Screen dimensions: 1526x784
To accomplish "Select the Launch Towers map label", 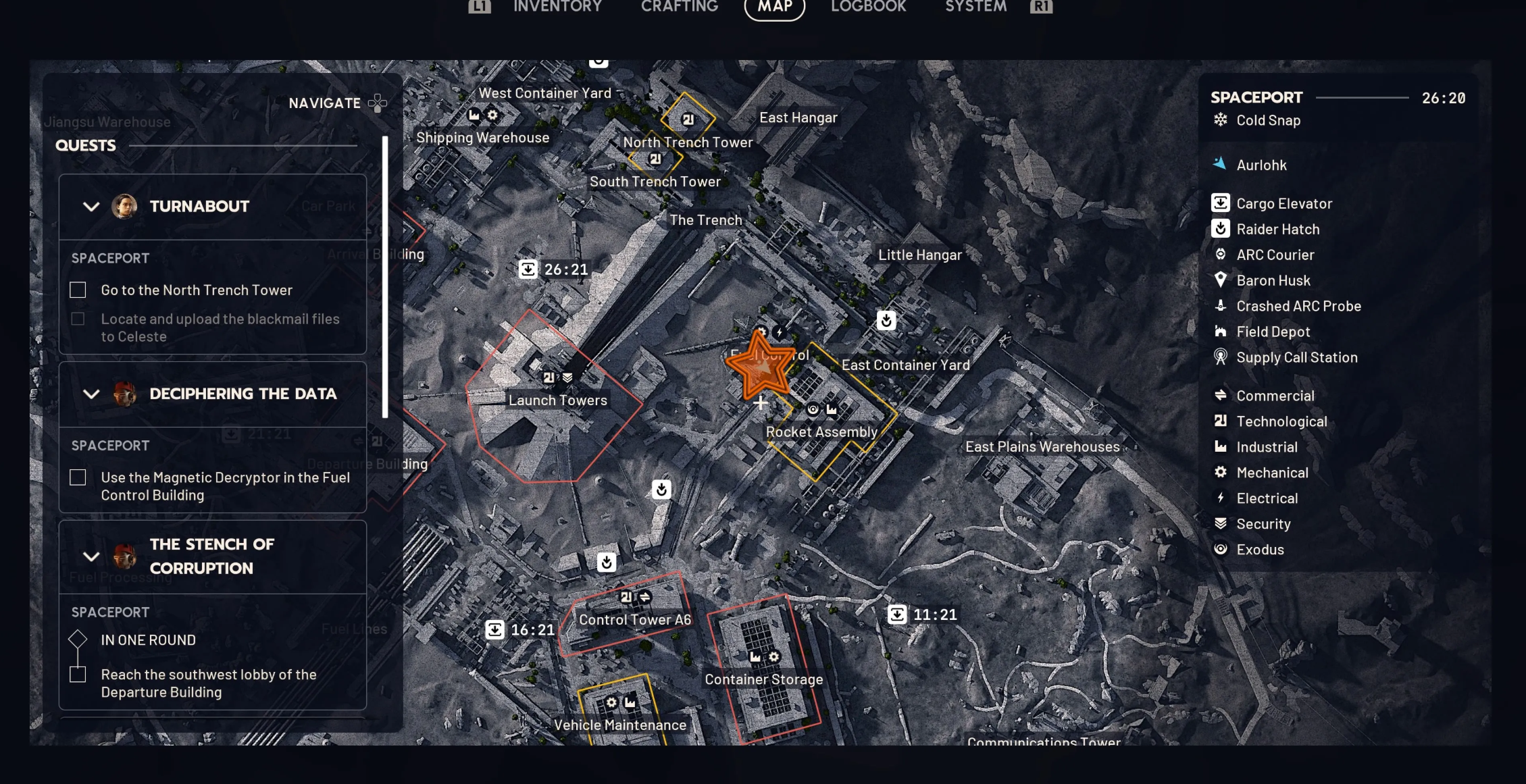I will click(x=557, y=400).
